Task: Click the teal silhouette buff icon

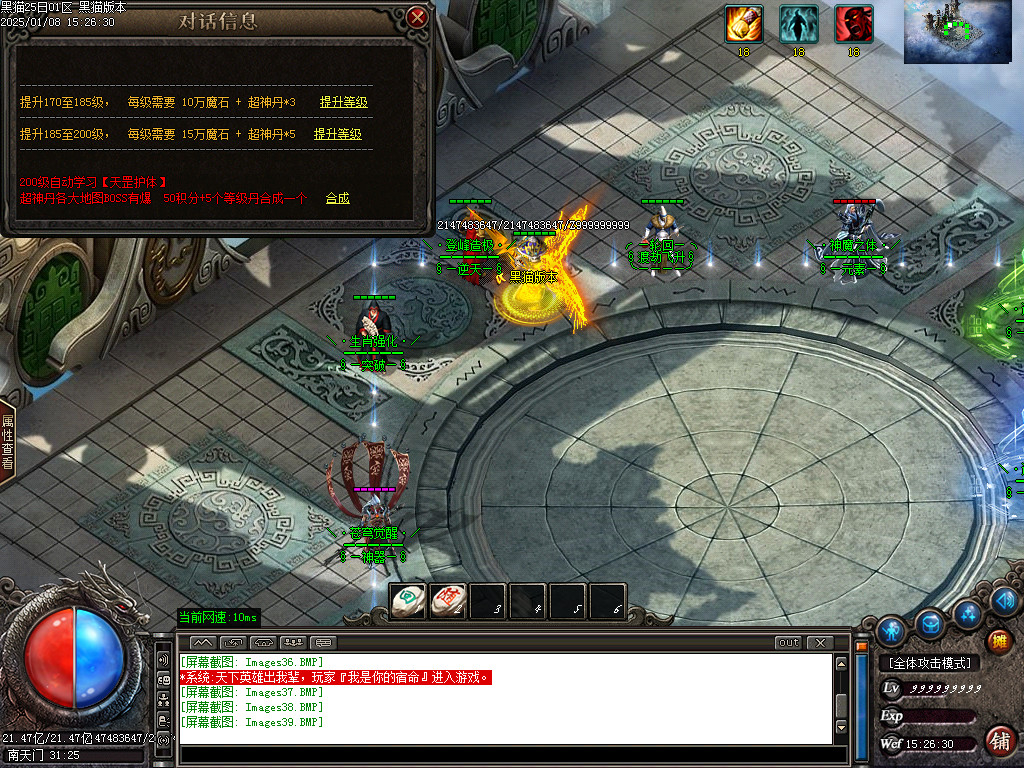Action: click(x=798, y=24)
